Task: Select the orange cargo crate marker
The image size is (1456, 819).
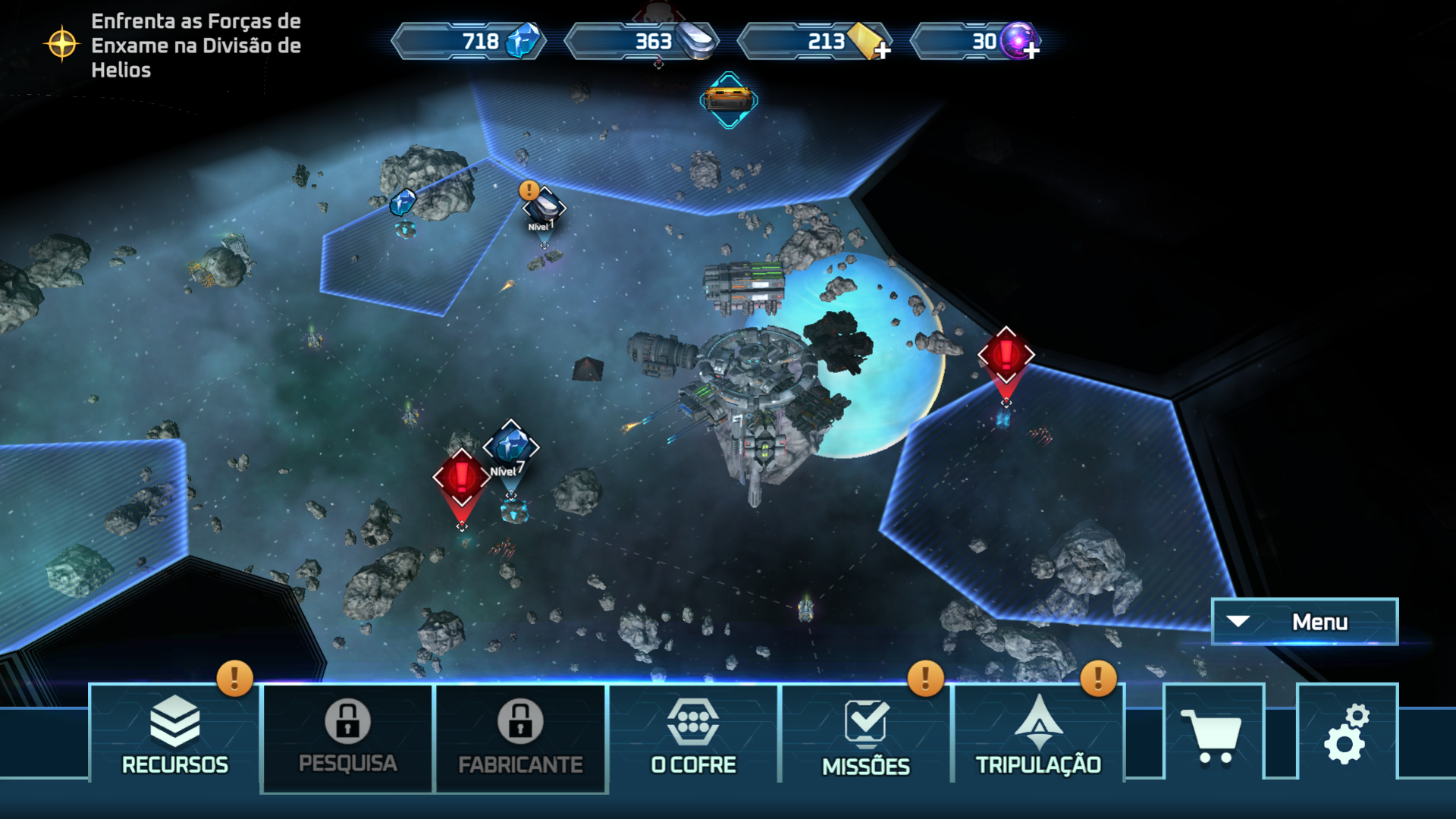Action: click(728, 99)
